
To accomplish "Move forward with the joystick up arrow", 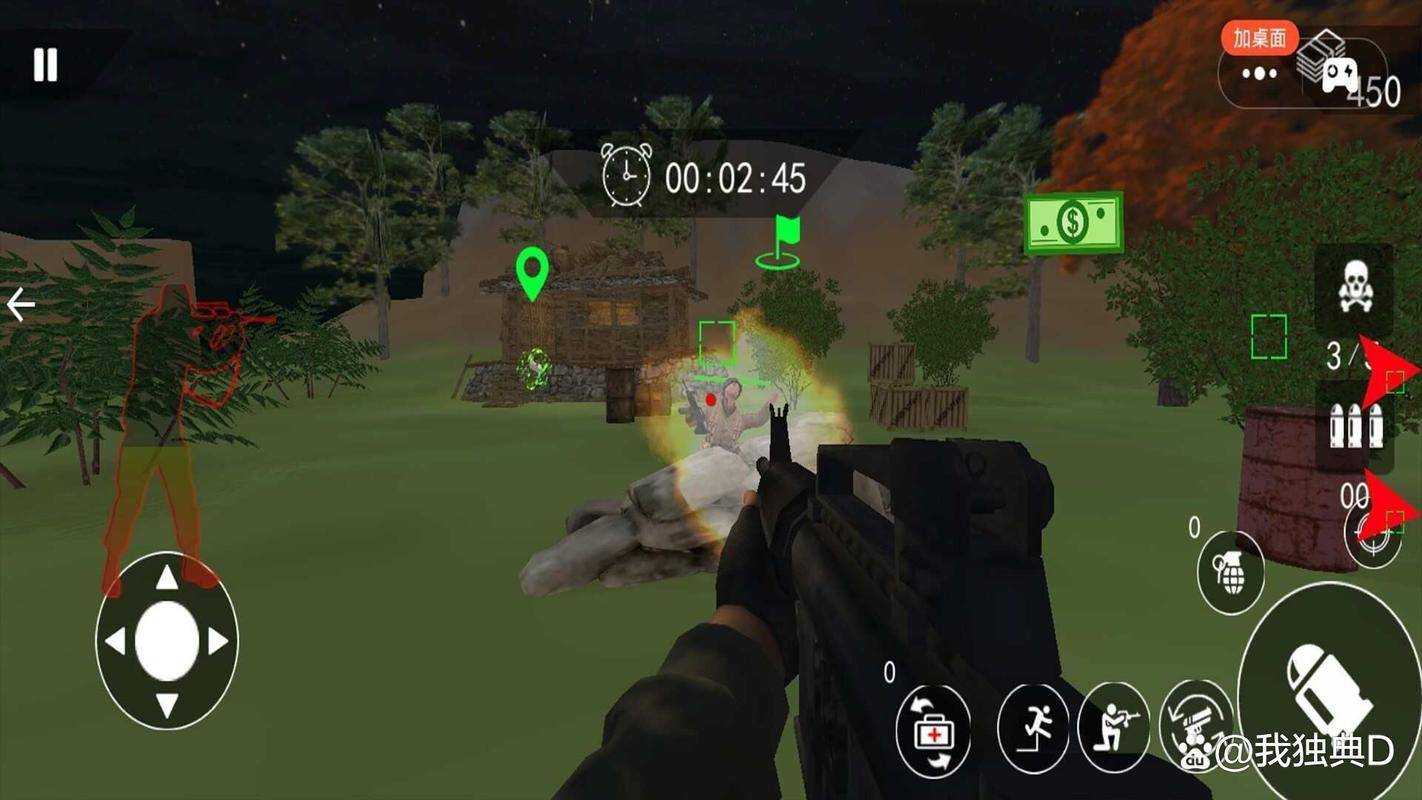I will [x=167, y=577].
